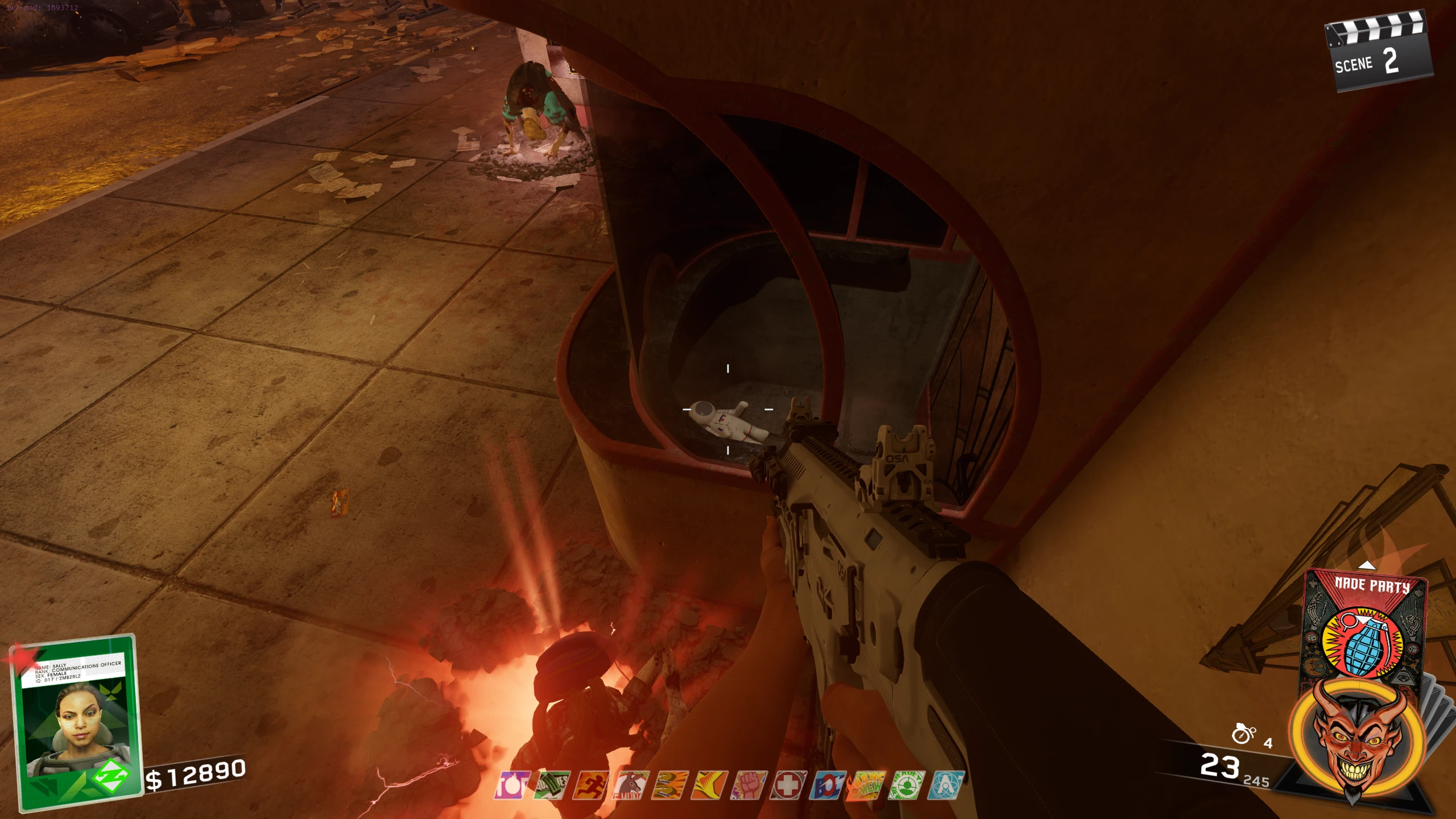Select the pink Bombstoppers perk icon
1456x819 pixels.
click(512, 785)
